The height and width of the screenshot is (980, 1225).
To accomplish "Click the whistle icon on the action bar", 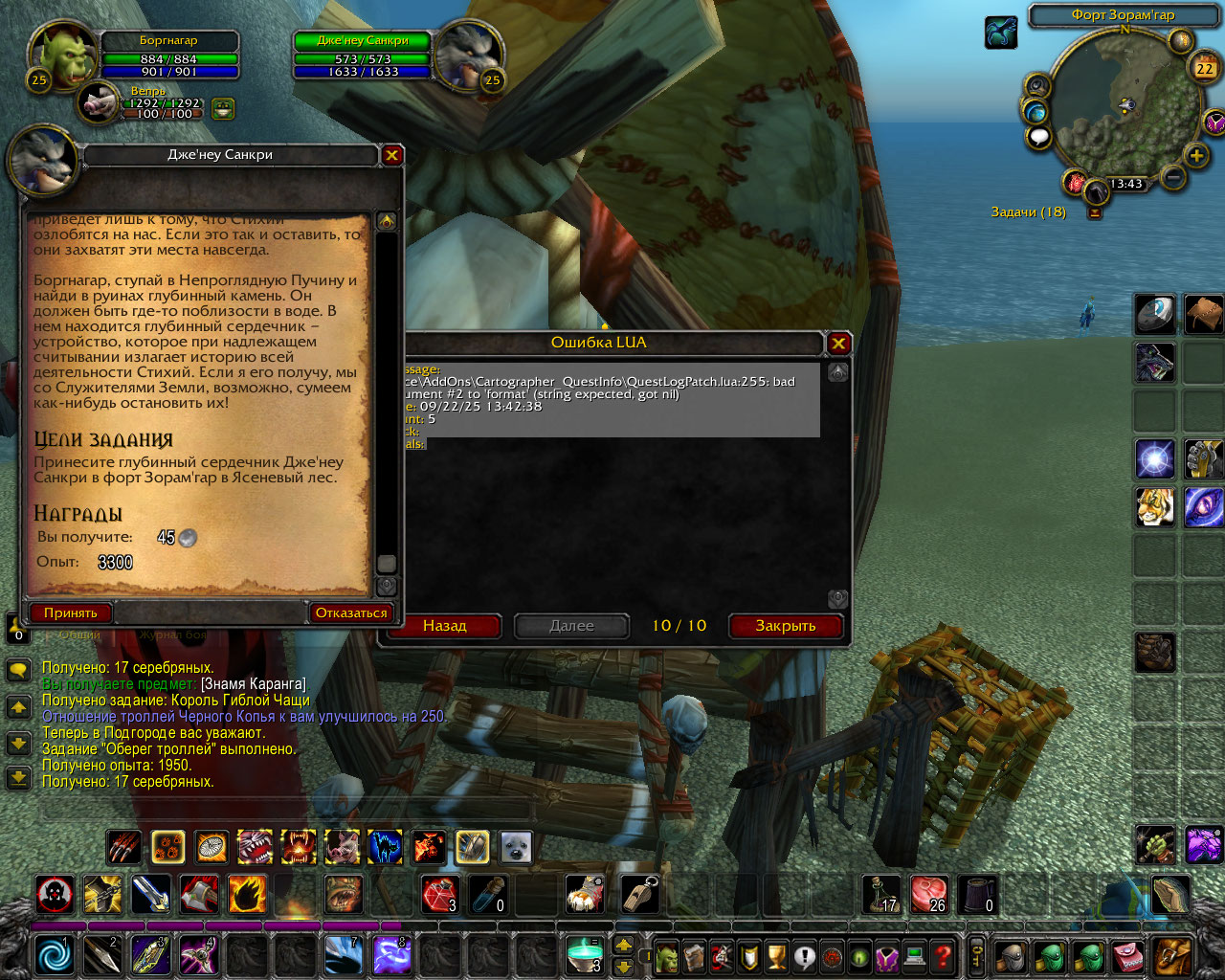I will (639, 893).
